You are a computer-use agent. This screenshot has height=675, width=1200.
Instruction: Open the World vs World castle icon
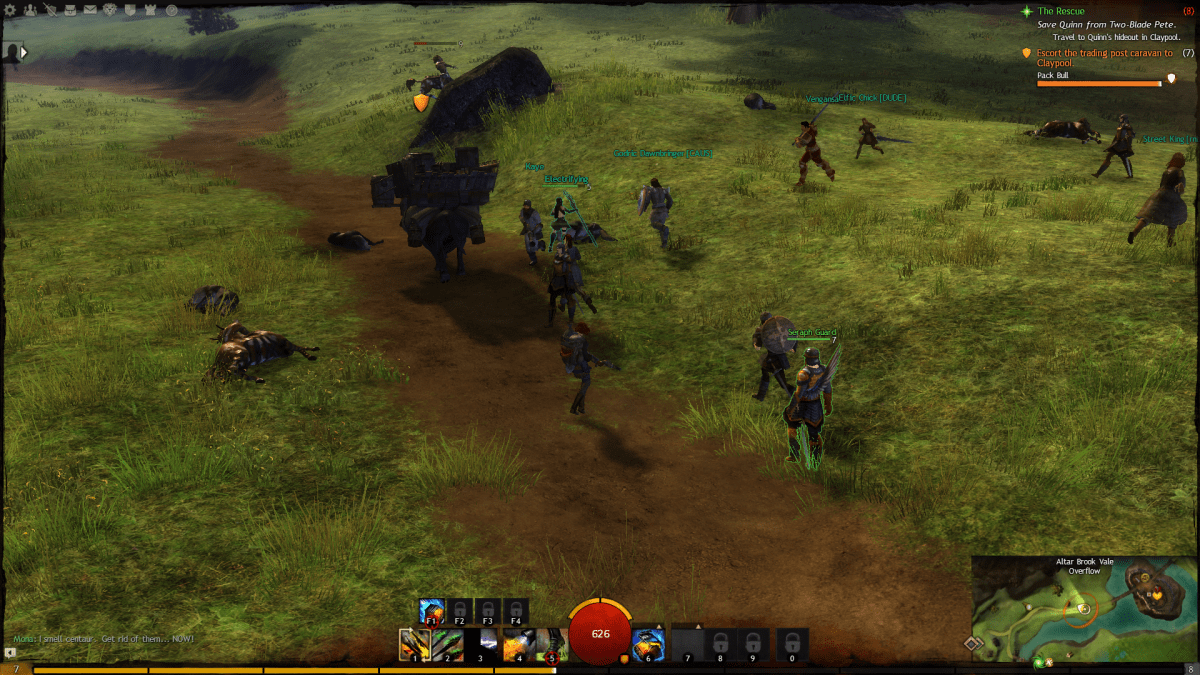151,10
